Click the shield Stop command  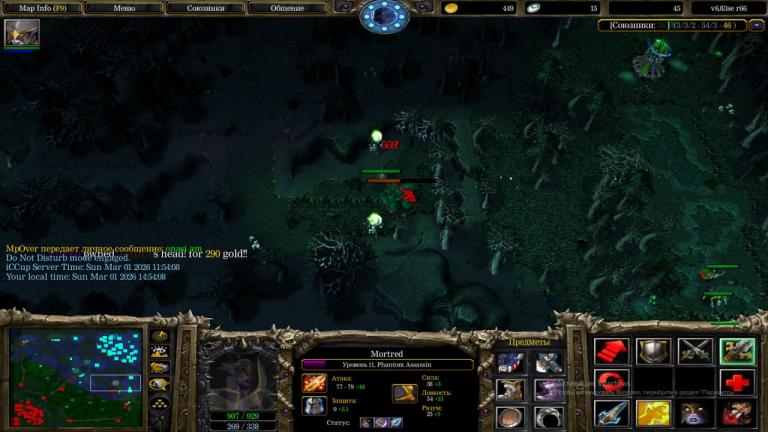(x=653, y=351)
